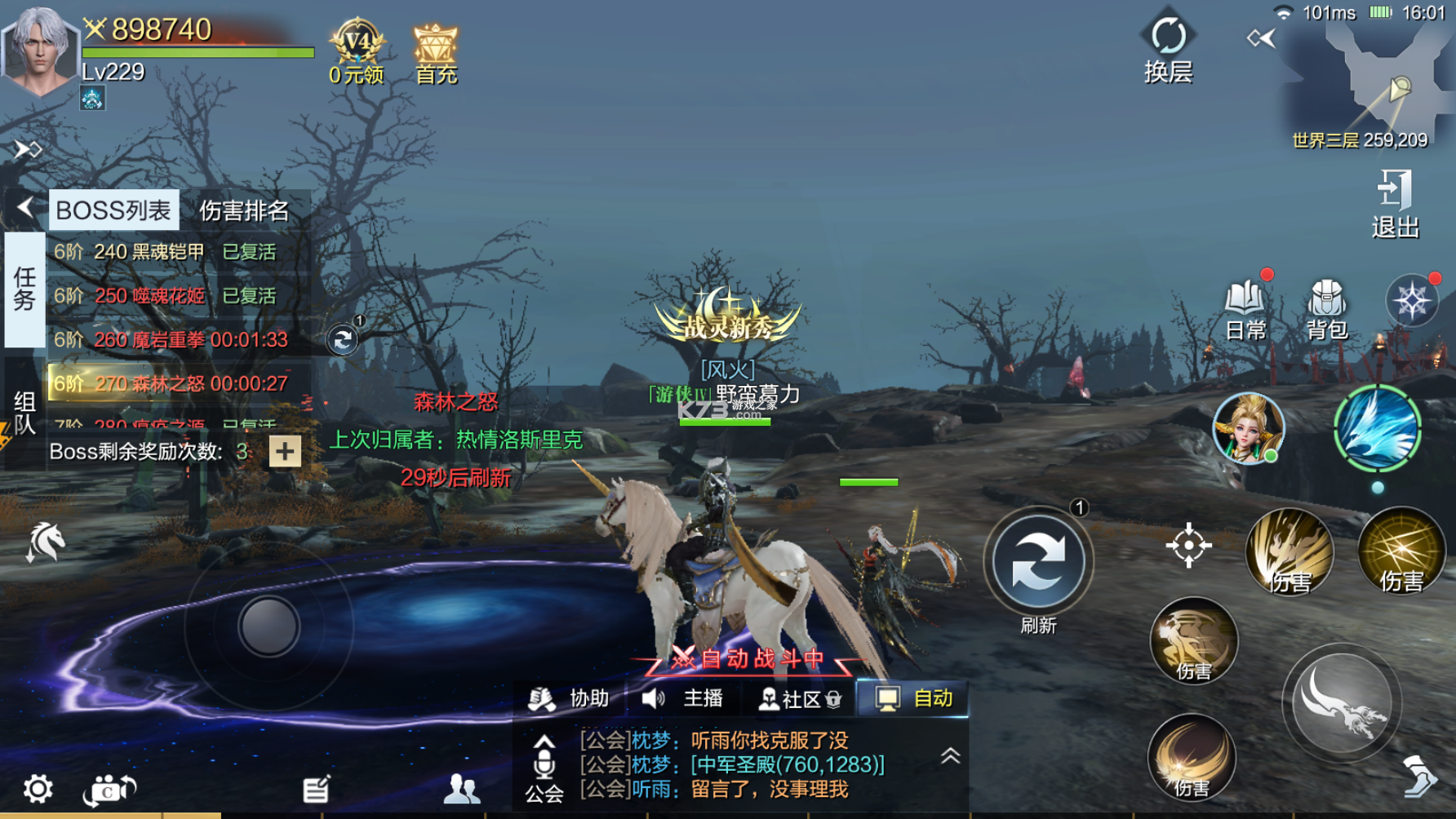Enable 协助 assist mode
The height and width of the screenshot is (819, 1456).
tap(570, 699)
